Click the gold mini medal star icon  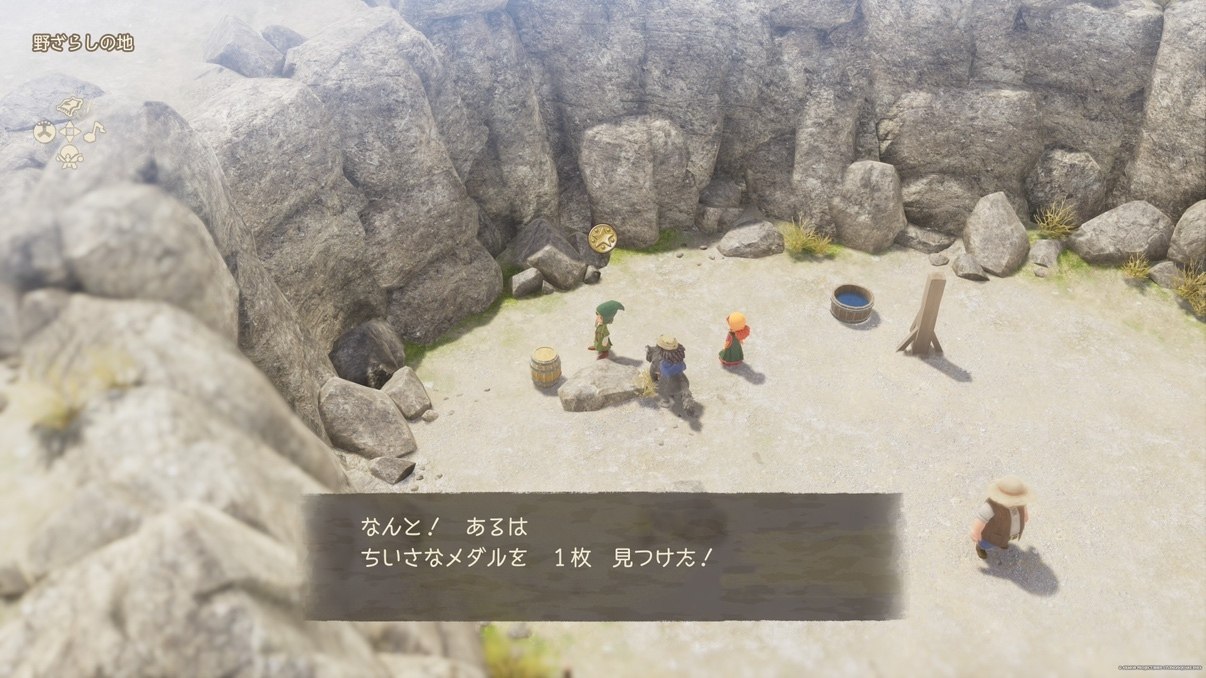(602, 237)
